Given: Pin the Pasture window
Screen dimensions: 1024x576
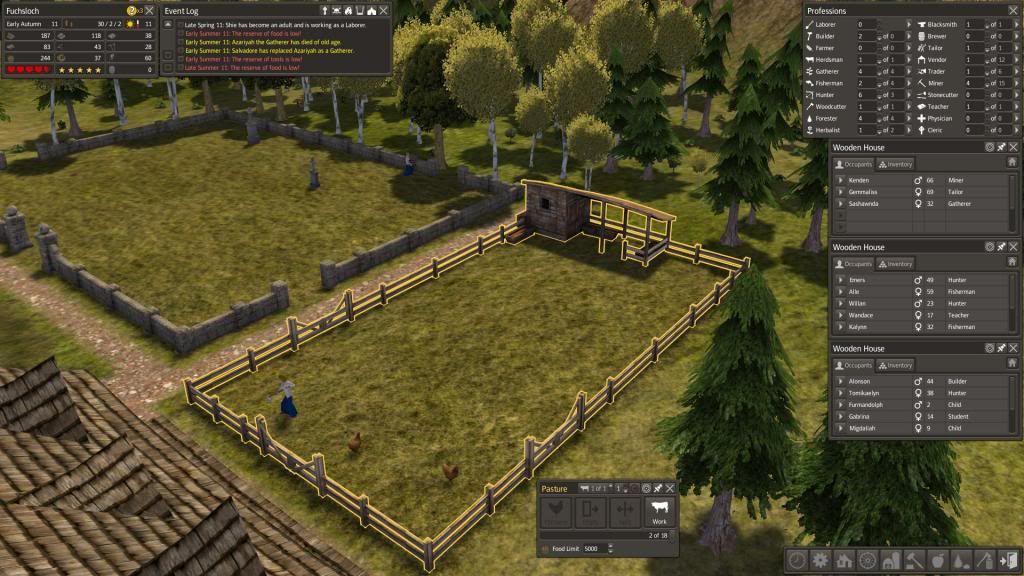Looking at the screenshot, I should pos(658,488).
